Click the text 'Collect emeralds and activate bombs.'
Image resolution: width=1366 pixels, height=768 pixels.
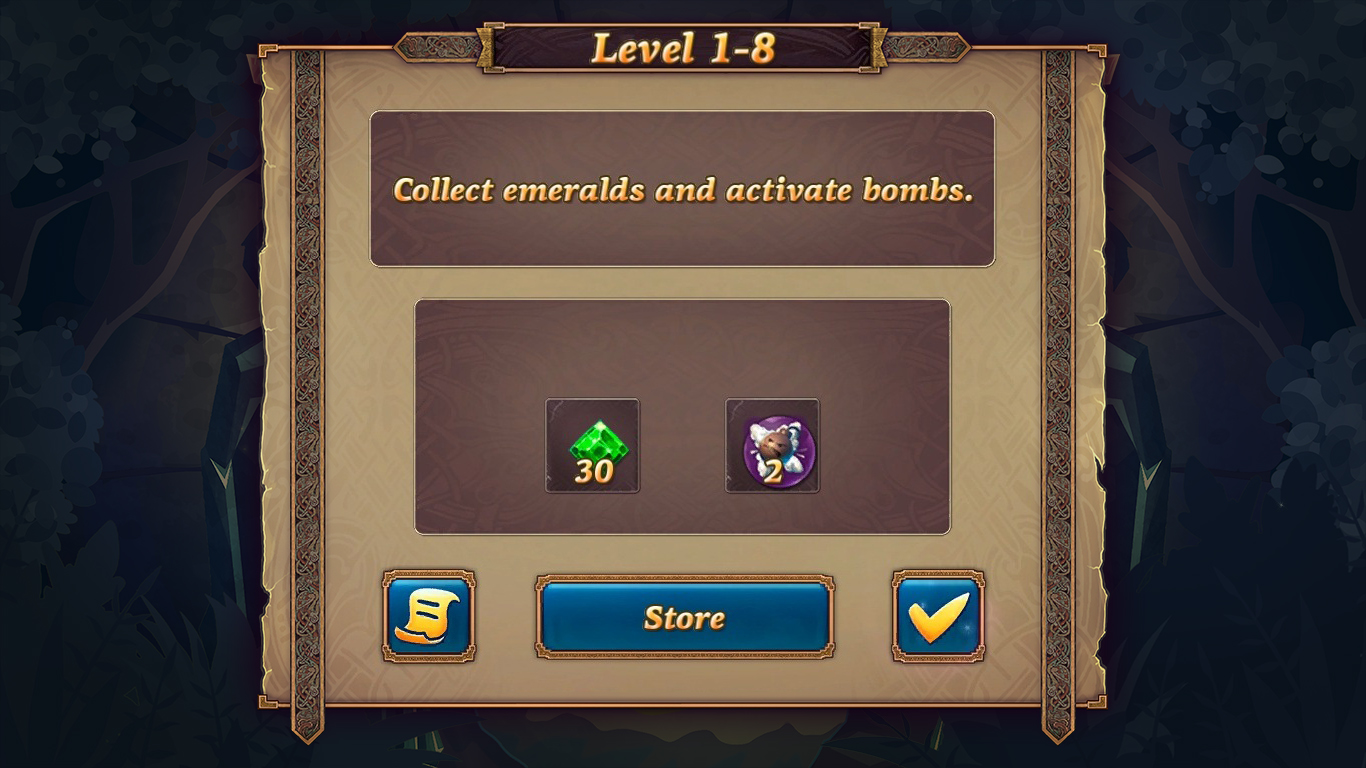[683, 191]
